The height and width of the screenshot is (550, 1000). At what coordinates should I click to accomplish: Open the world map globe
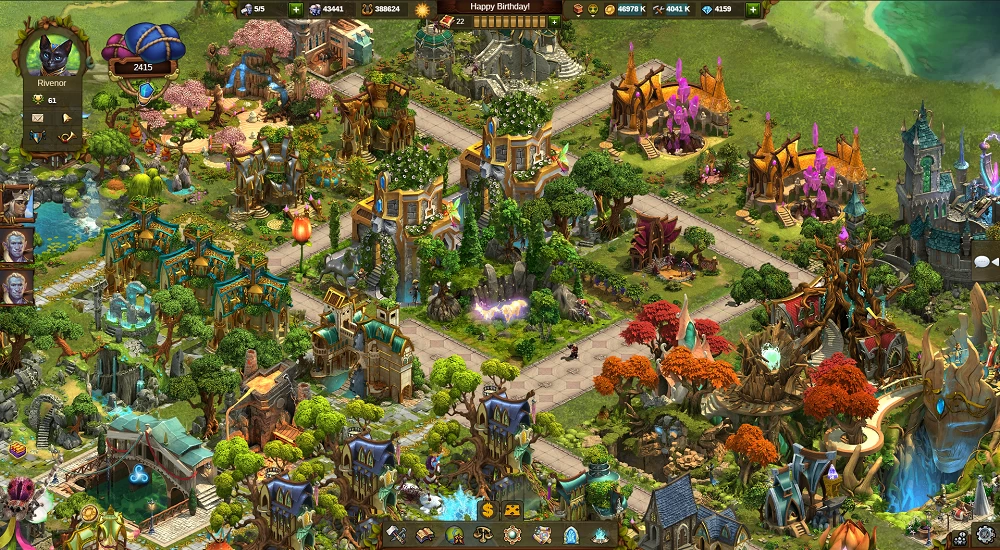point(454,535)
